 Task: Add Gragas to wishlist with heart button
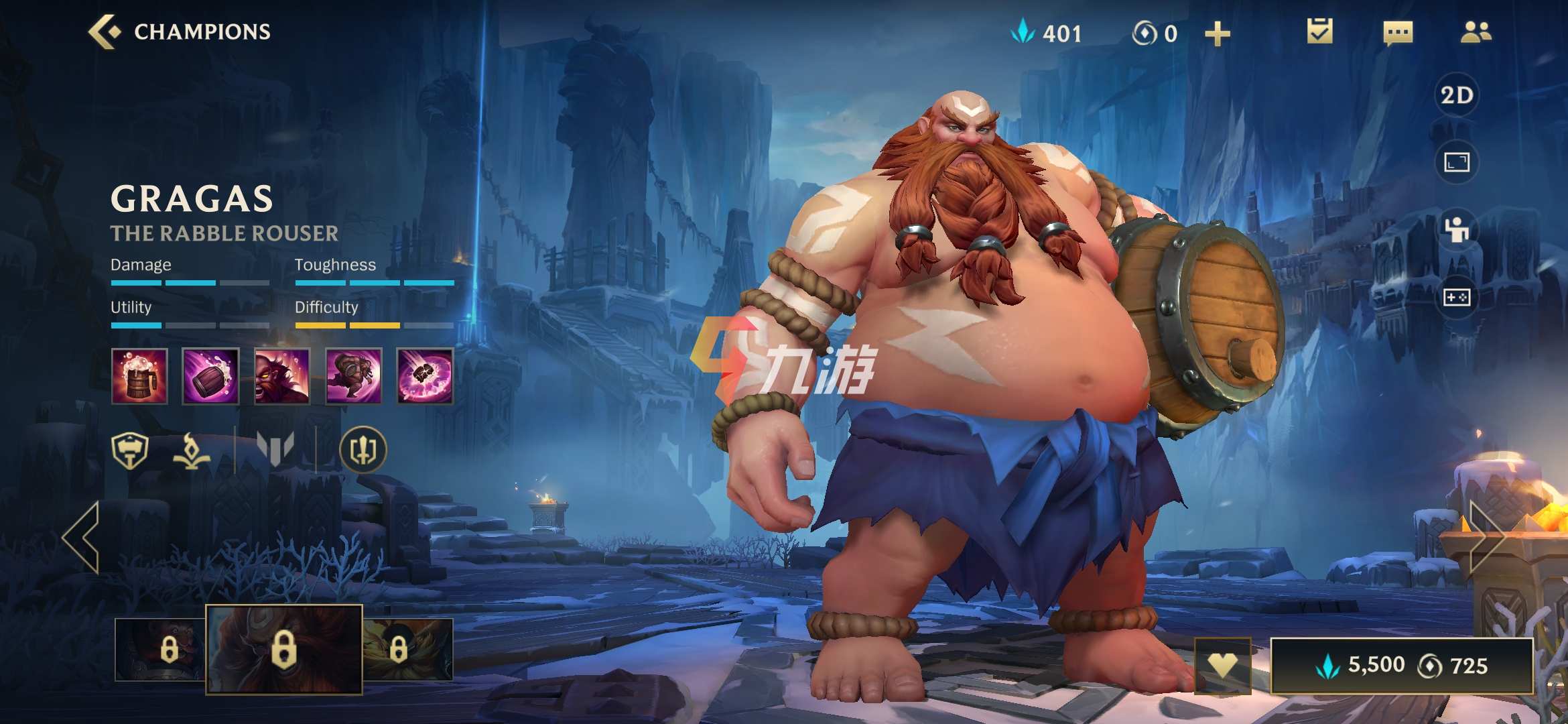(1222, 666)
